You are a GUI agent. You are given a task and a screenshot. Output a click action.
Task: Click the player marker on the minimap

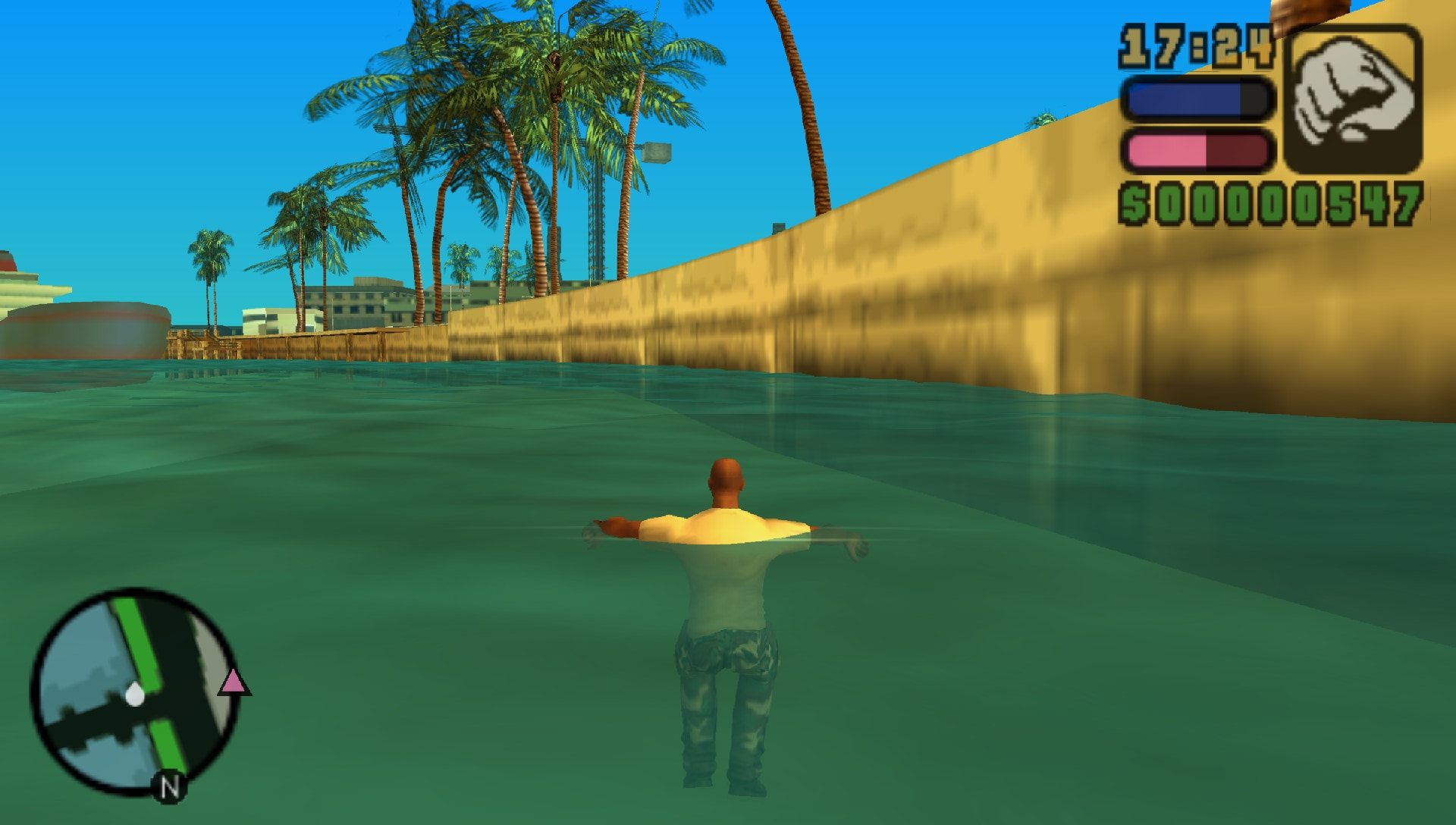tap(135, 692)
